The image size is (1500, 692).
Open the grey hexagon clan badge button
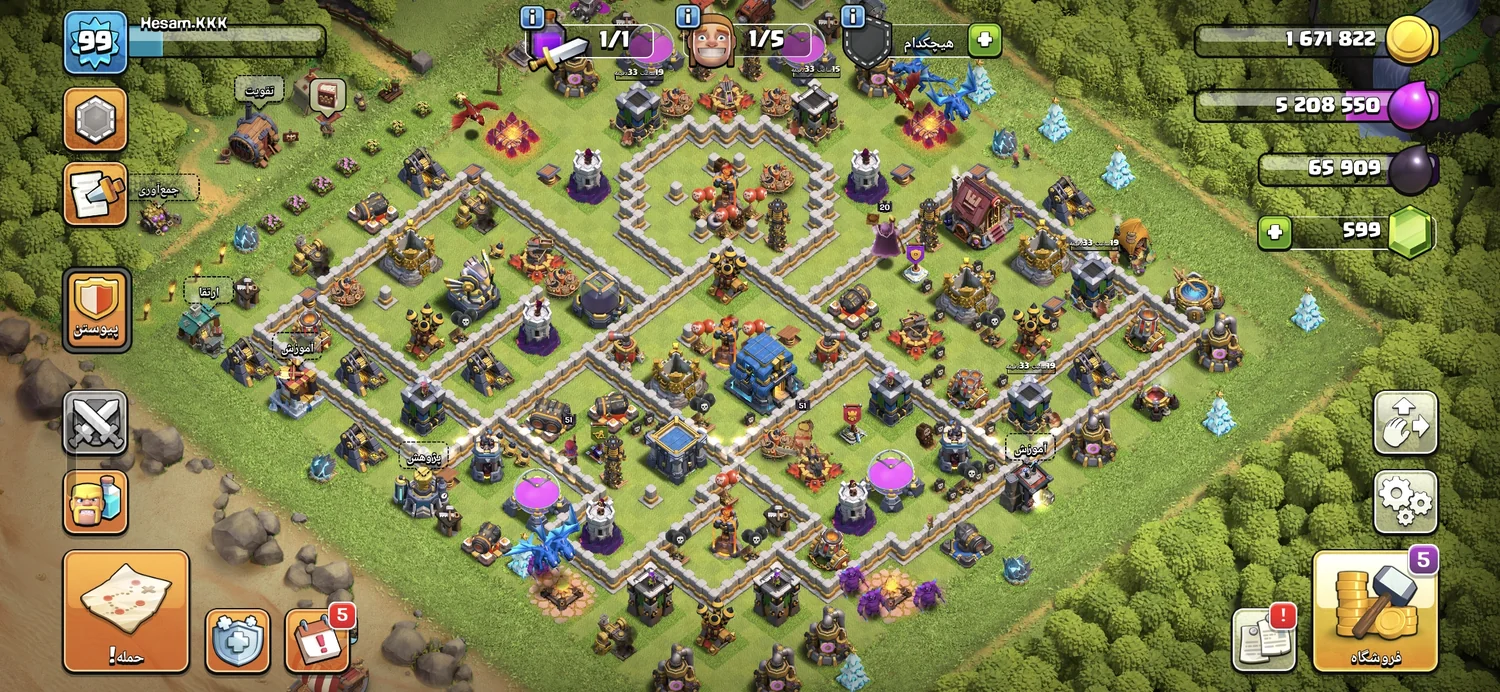tap(96, 119)
